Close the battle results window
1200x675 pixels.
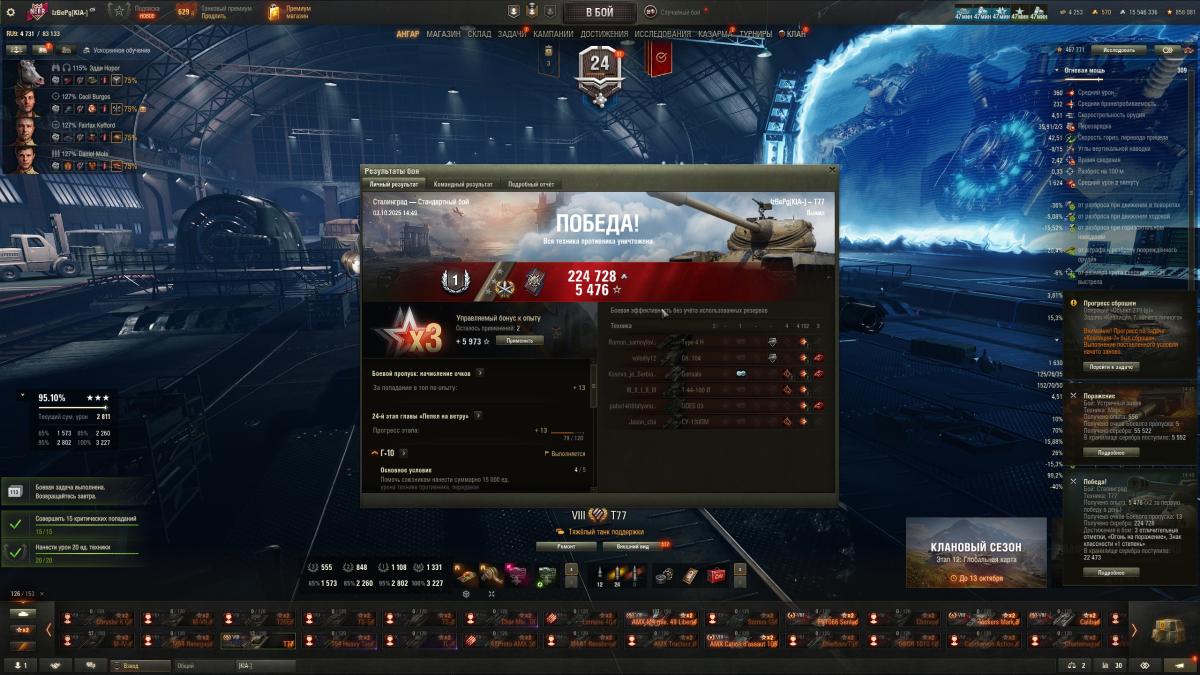click(831, 171)
